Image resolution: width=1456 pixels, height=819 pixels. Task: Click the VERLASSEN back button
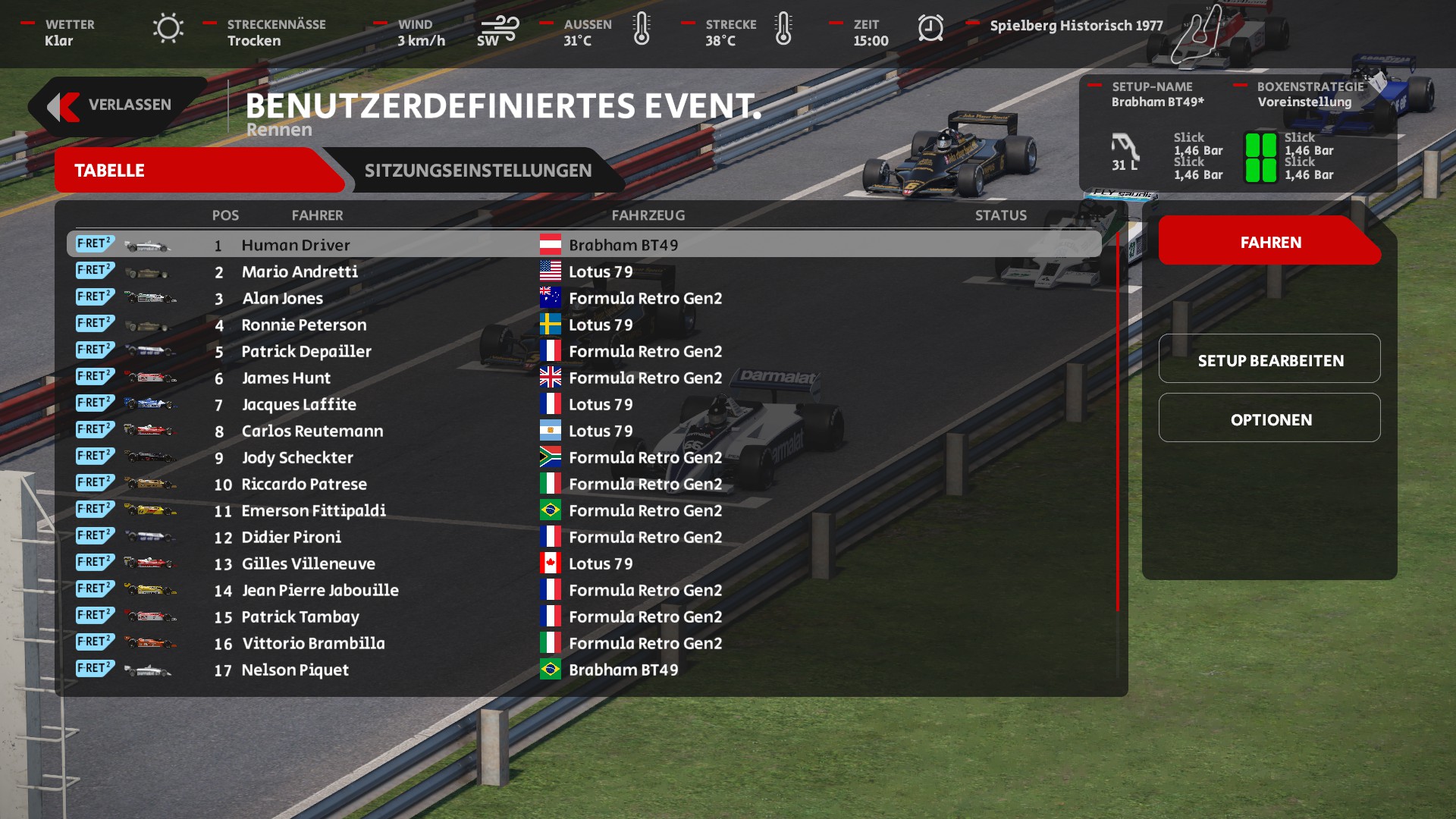(116, 105)
